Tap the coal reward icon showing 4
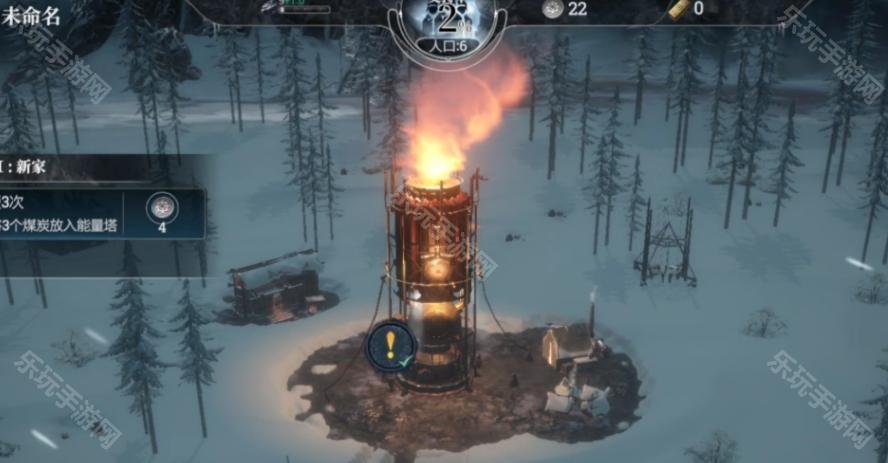Screen dimensions: 888x463 point(162,208)
